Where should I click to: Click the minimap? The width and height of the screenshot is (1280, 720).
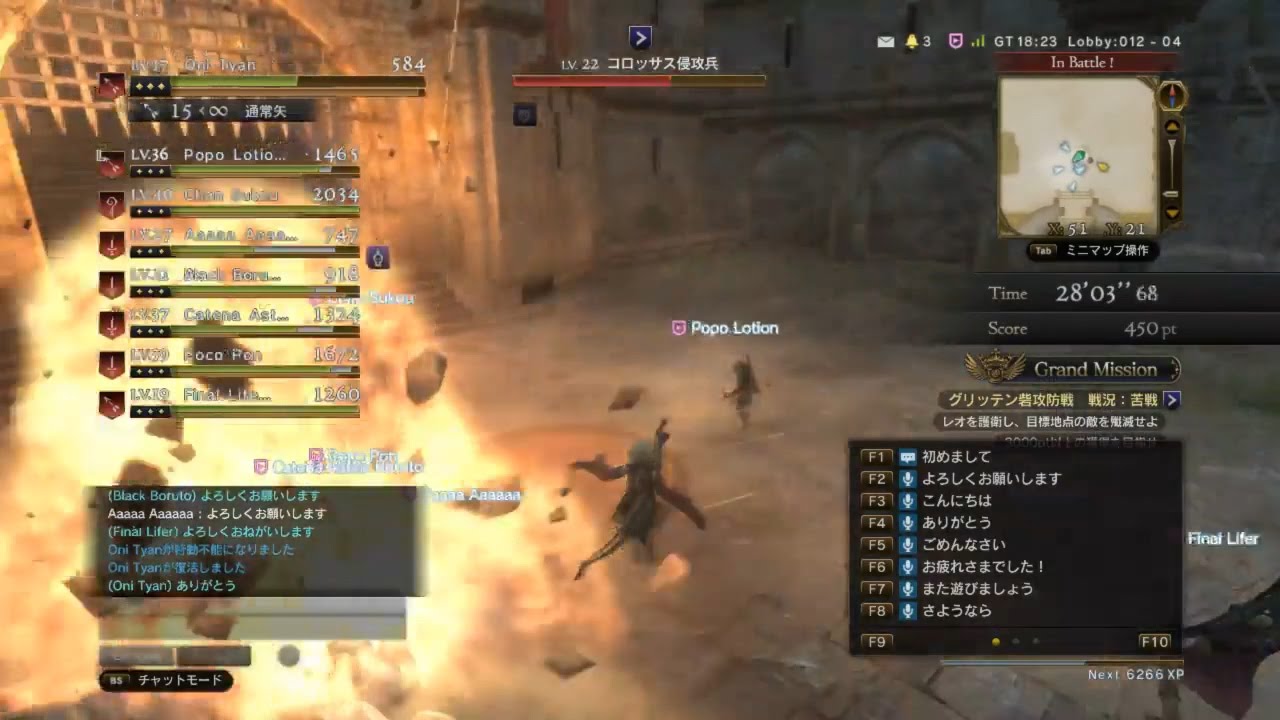point(1078,156)
